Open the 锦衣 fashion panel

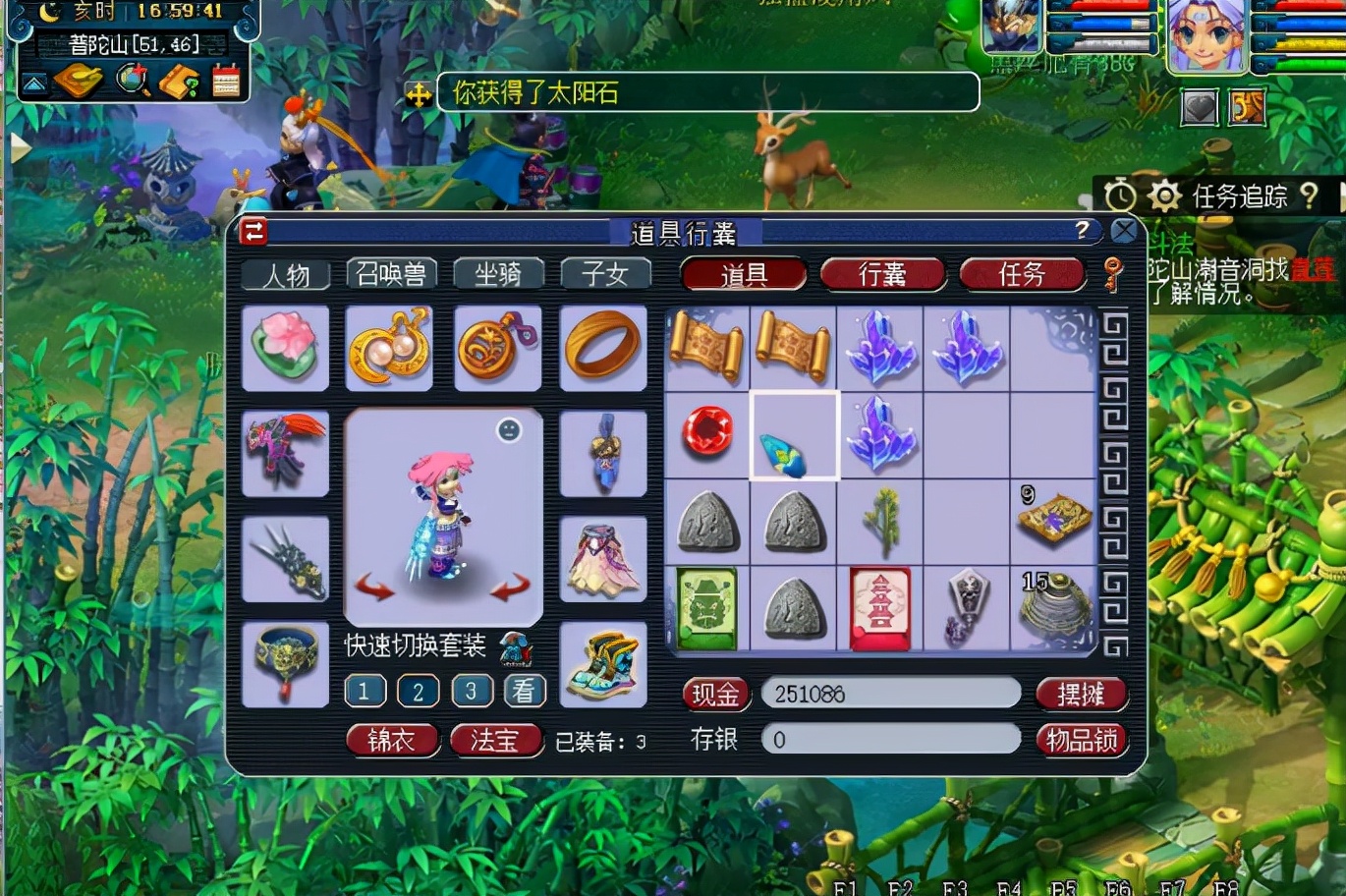(x=393, y=740)
